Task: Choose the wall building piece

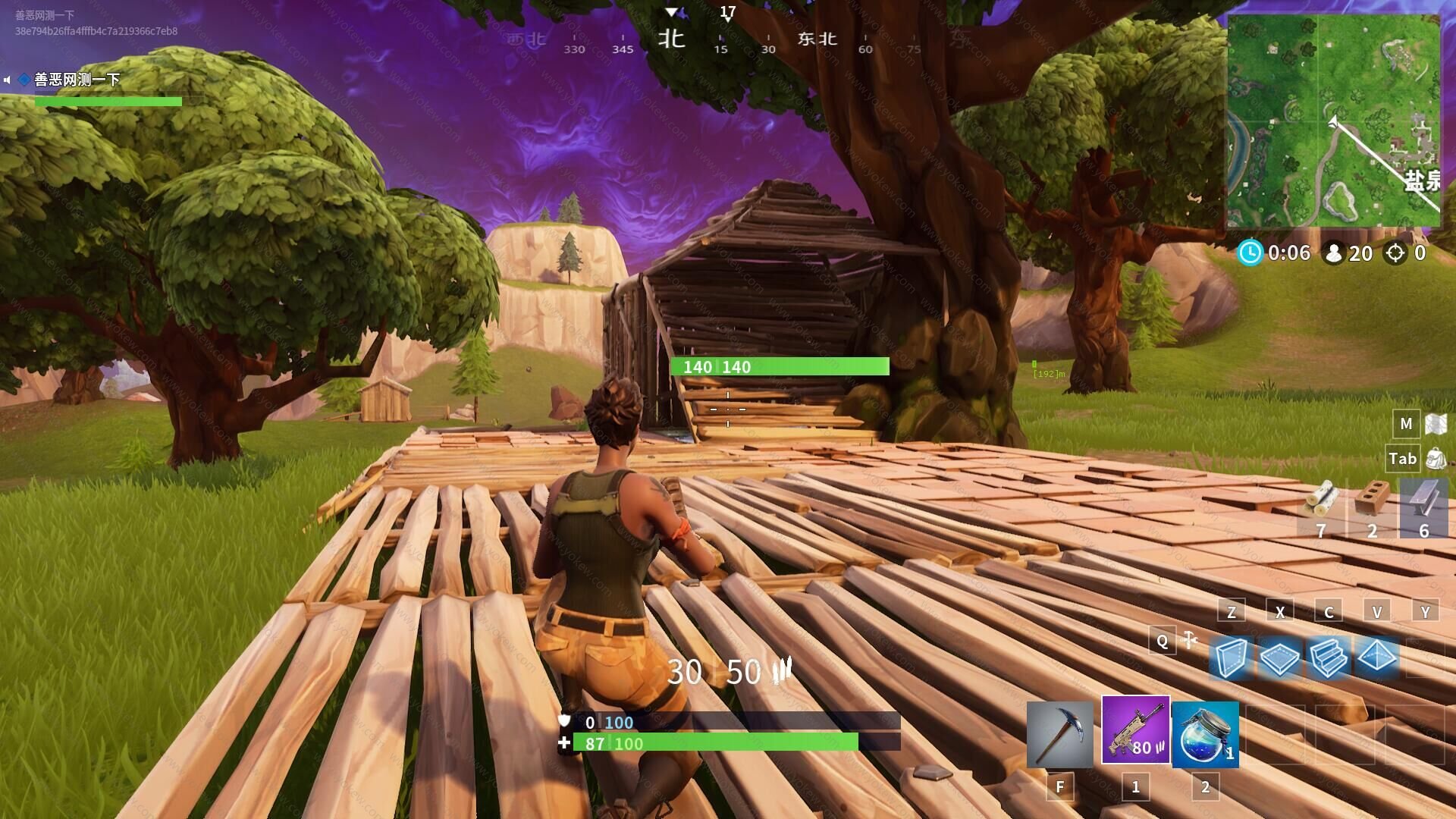Action: (1230, 657)
